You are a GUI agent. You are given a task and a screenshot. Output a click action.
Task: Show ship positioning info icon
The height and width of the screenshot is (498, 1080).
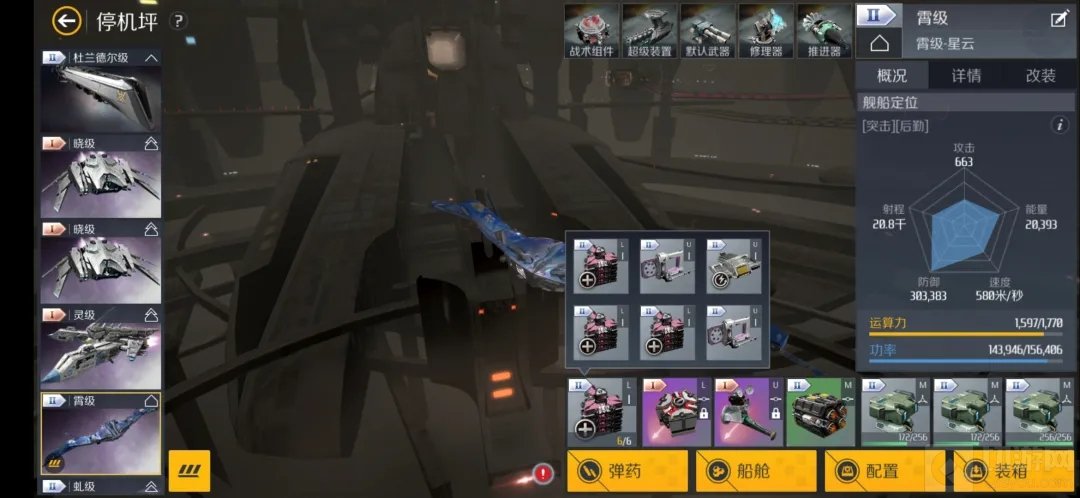tap(1060, 125)
